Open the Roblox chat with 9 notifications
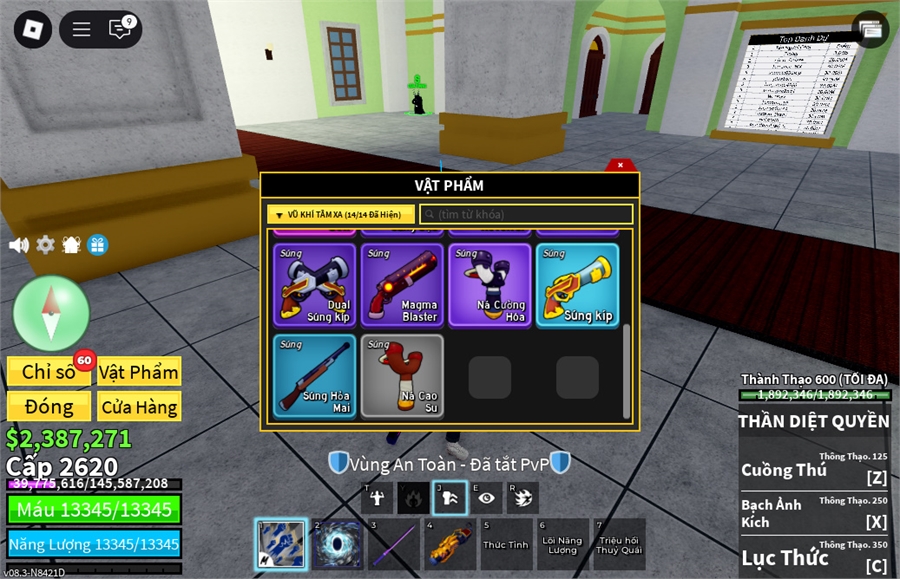 pos(121,29)
